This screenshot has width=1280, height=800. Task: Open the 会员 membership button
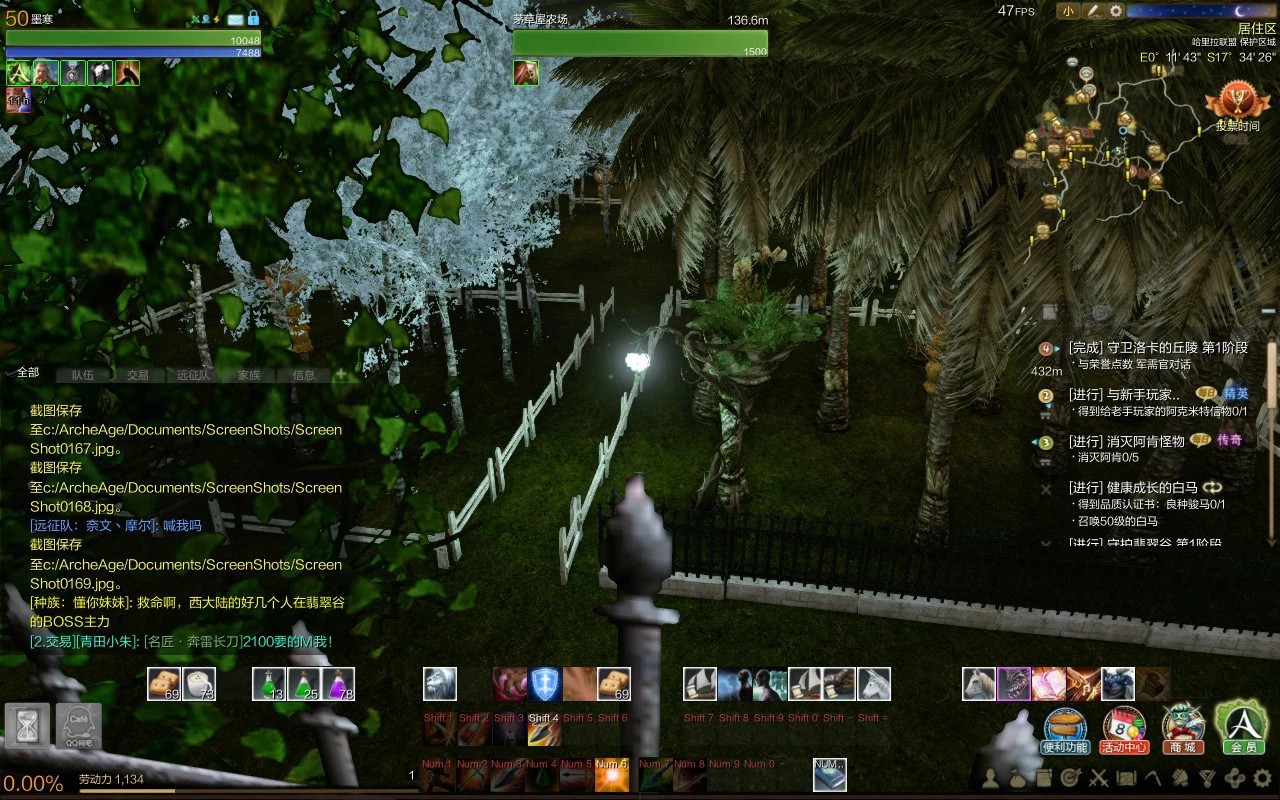coord(1242,726)
